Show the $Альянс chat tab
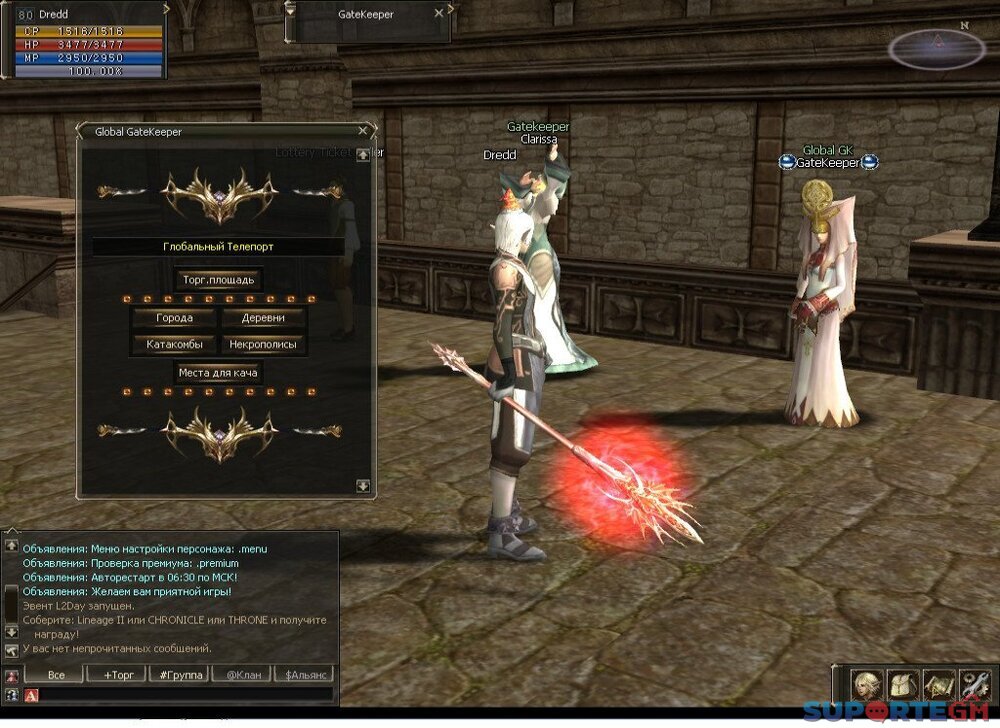The height and width of the screenshot is (728, 1000). tap(303, 675)
